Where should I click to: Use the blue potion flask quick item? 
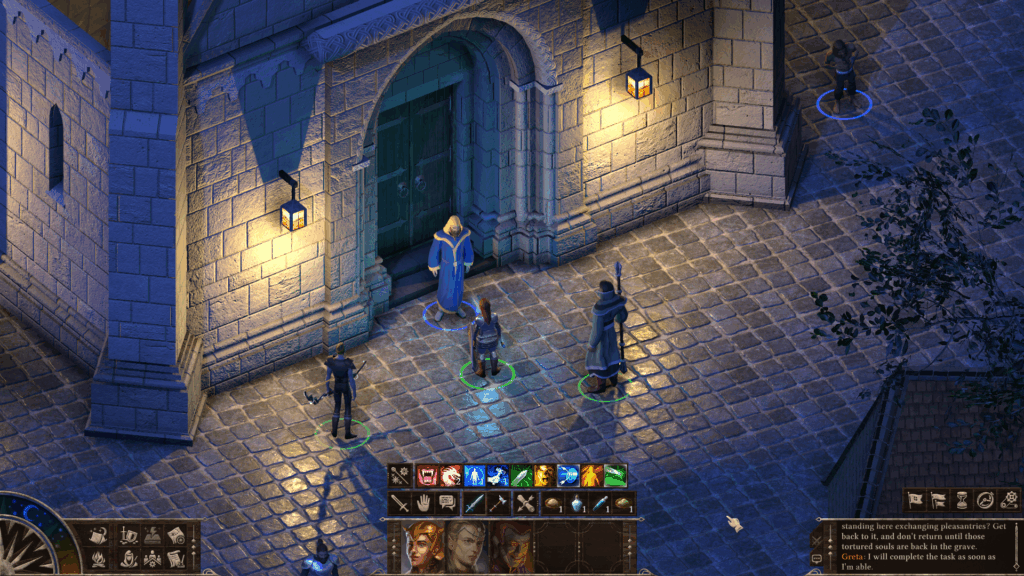[x=577, y=504]
